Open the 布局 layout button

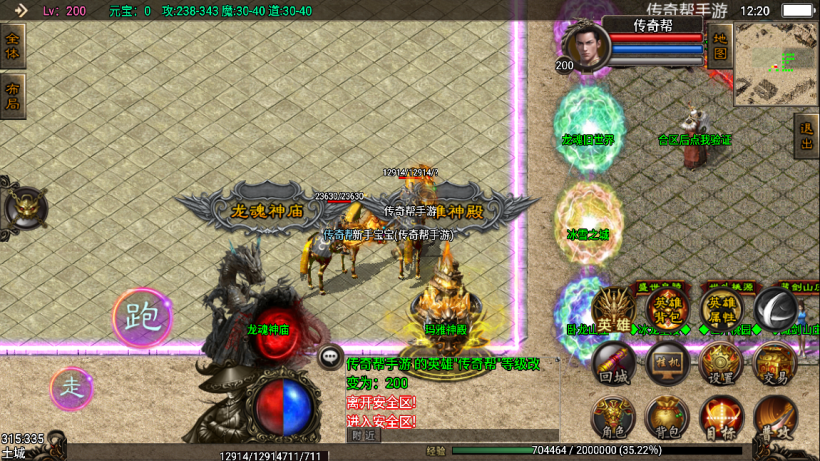(x=12, y=96)
